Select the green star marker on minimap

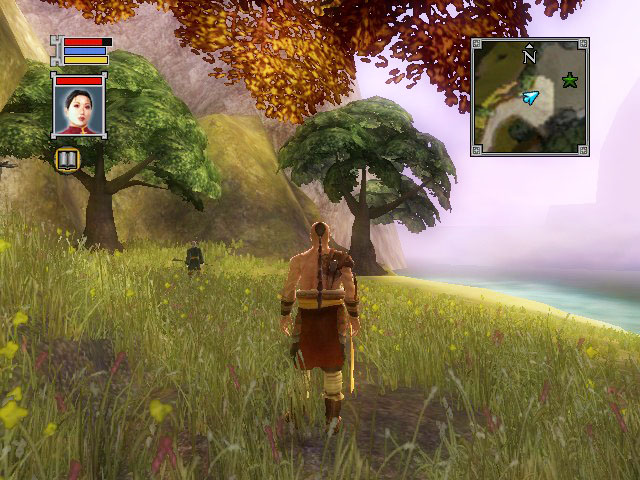tap(570, 80)
